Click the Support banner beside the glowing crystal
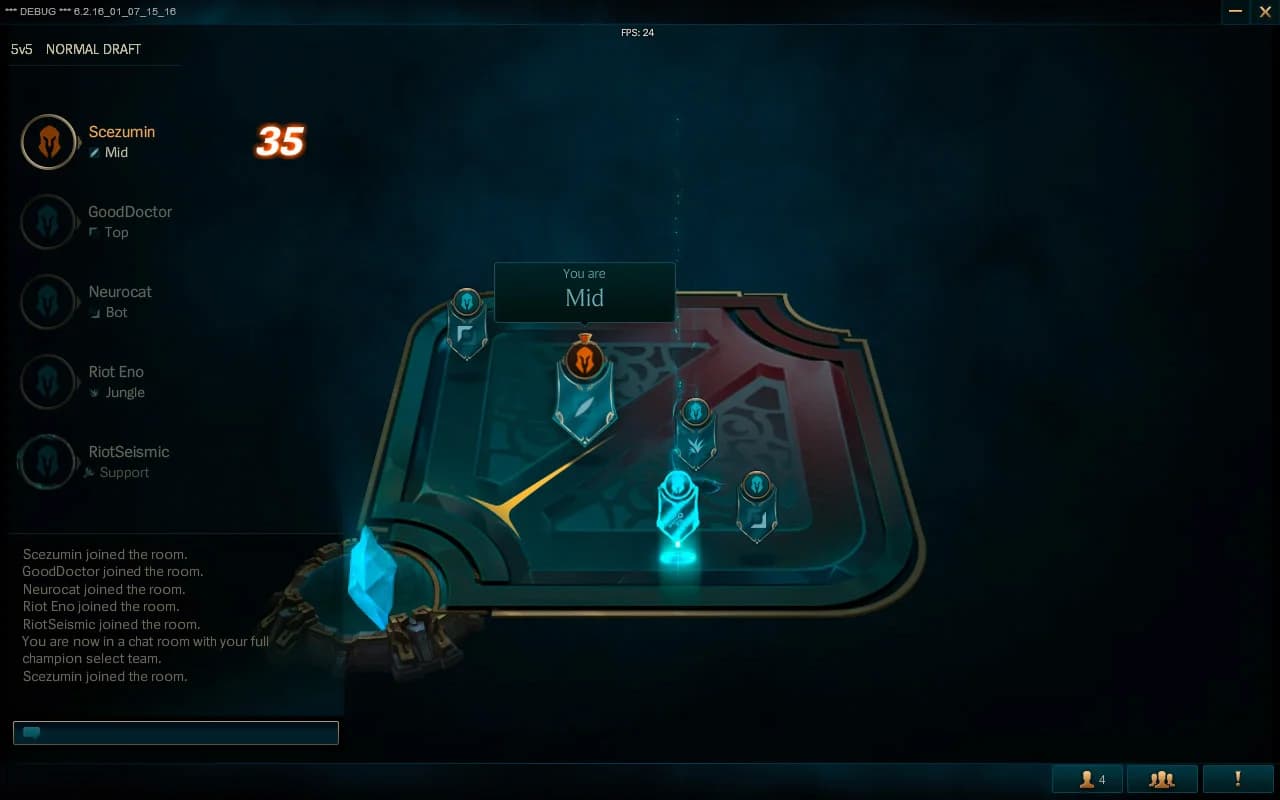Image resolution: width=1280 pixels, height=800 pixels. click(679, 505)
